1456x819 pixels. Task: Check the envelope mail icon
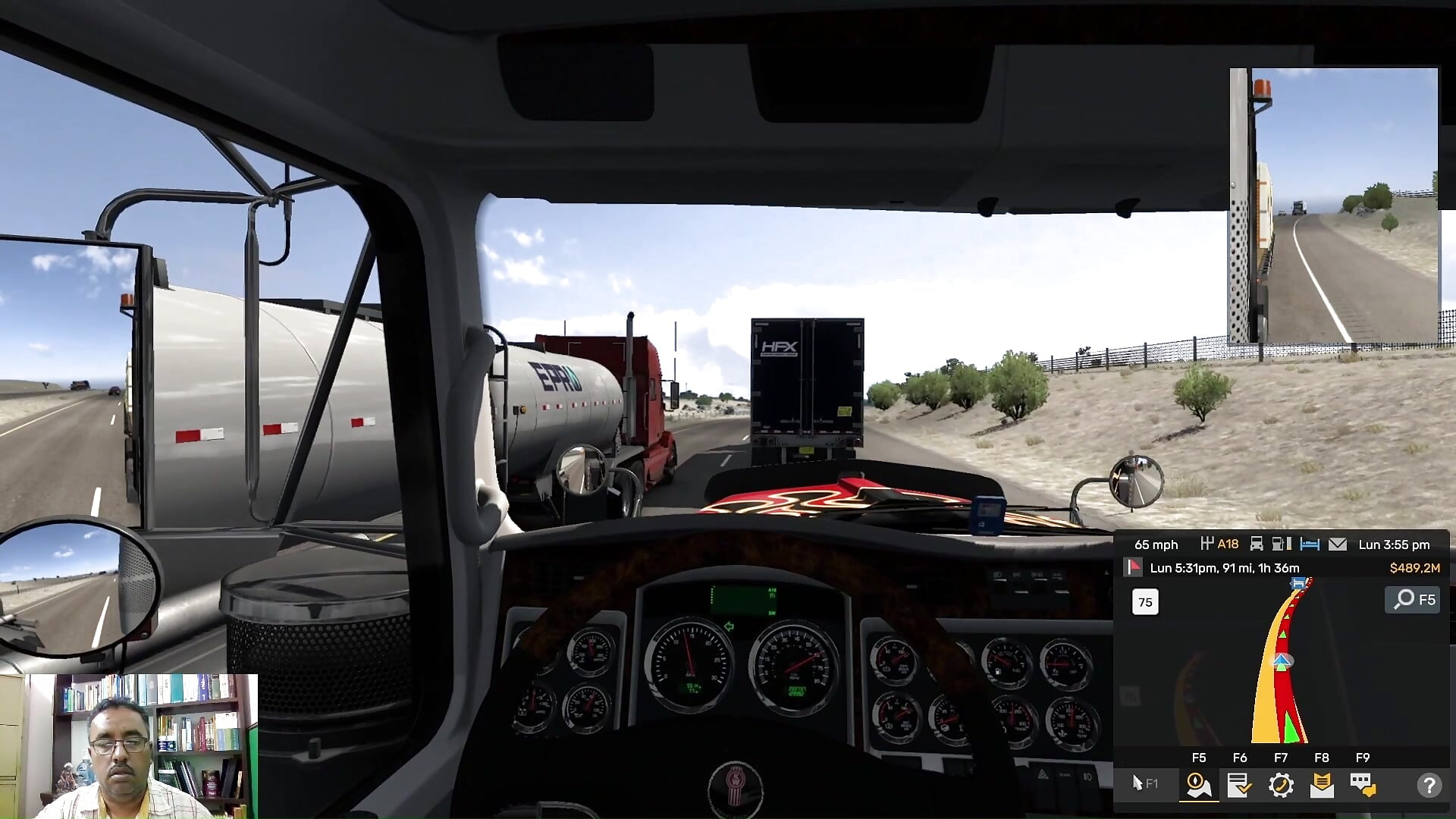1338,544
